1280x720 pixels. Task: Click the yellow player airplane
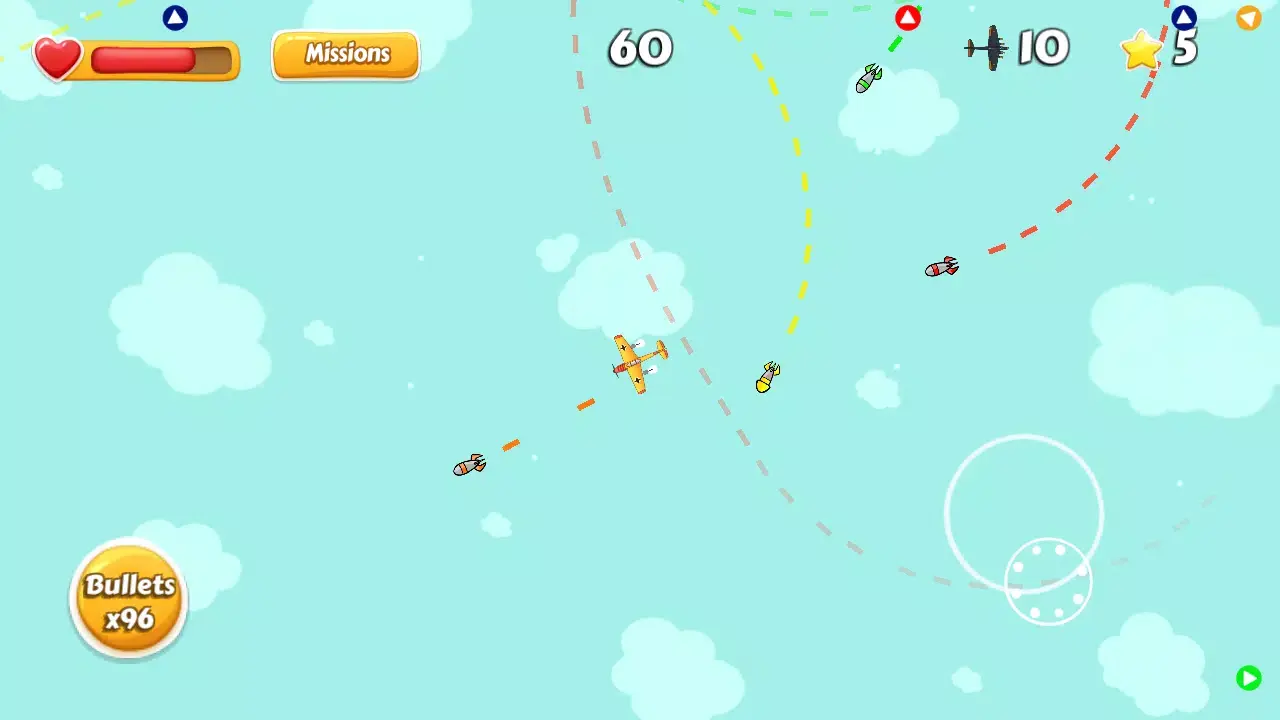tap(635, 365)
